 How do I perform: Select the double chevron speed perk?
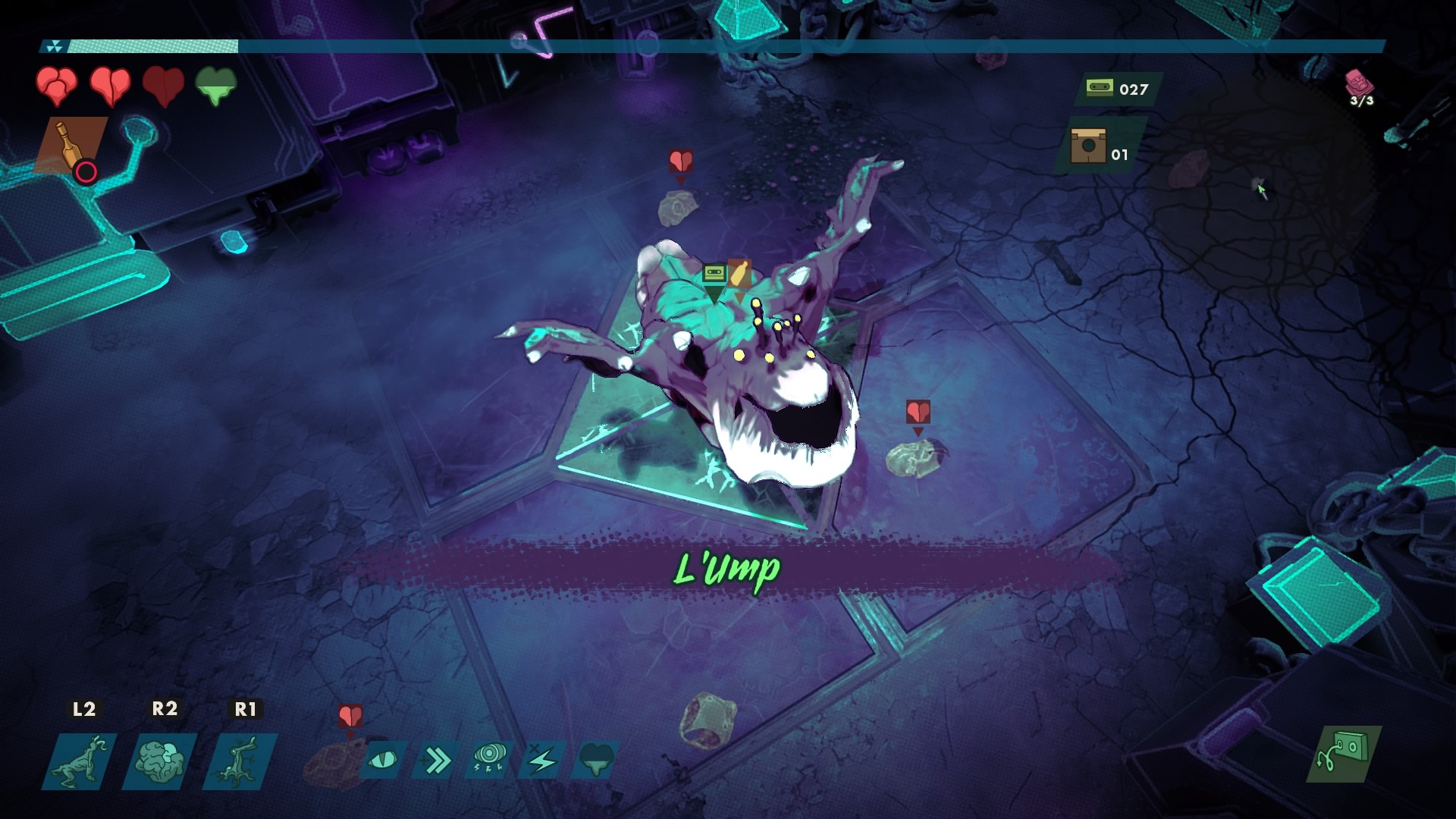[438, 760]
